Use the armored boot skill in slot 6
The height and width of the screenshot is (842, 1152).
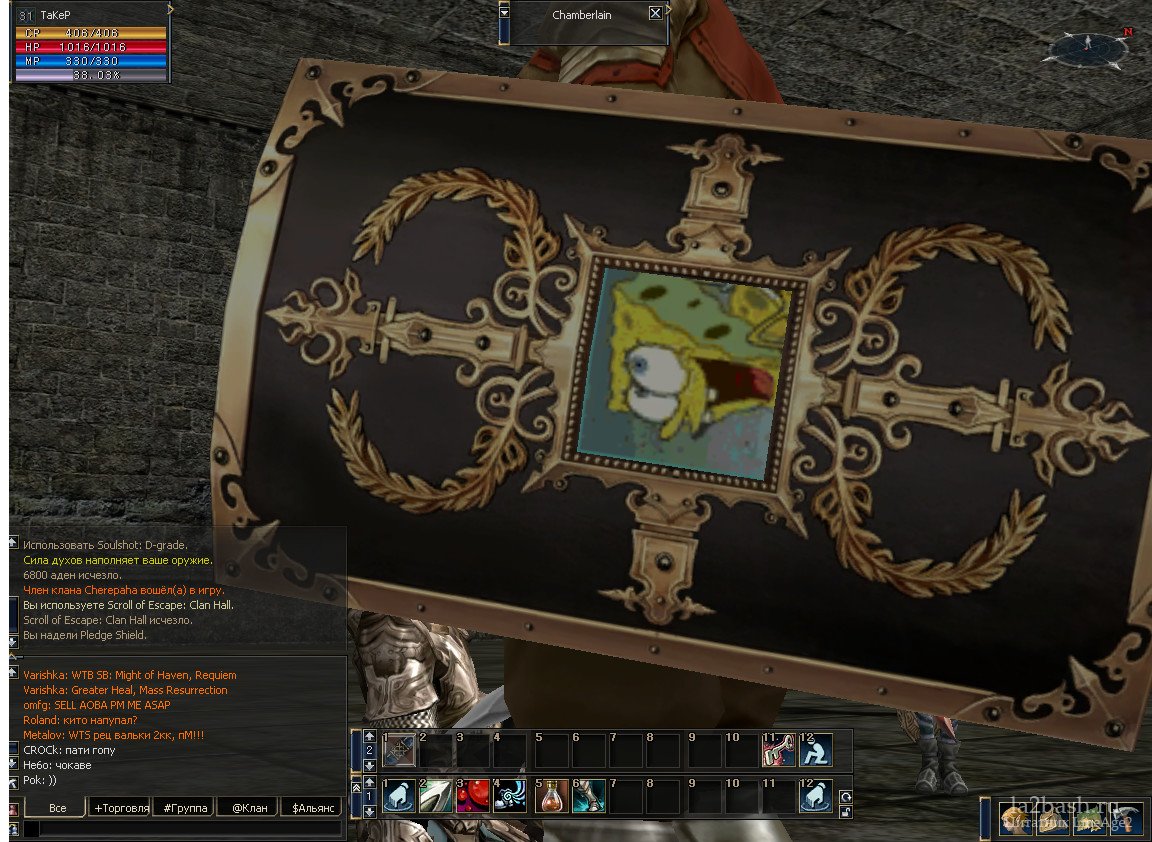coord(589,796)
